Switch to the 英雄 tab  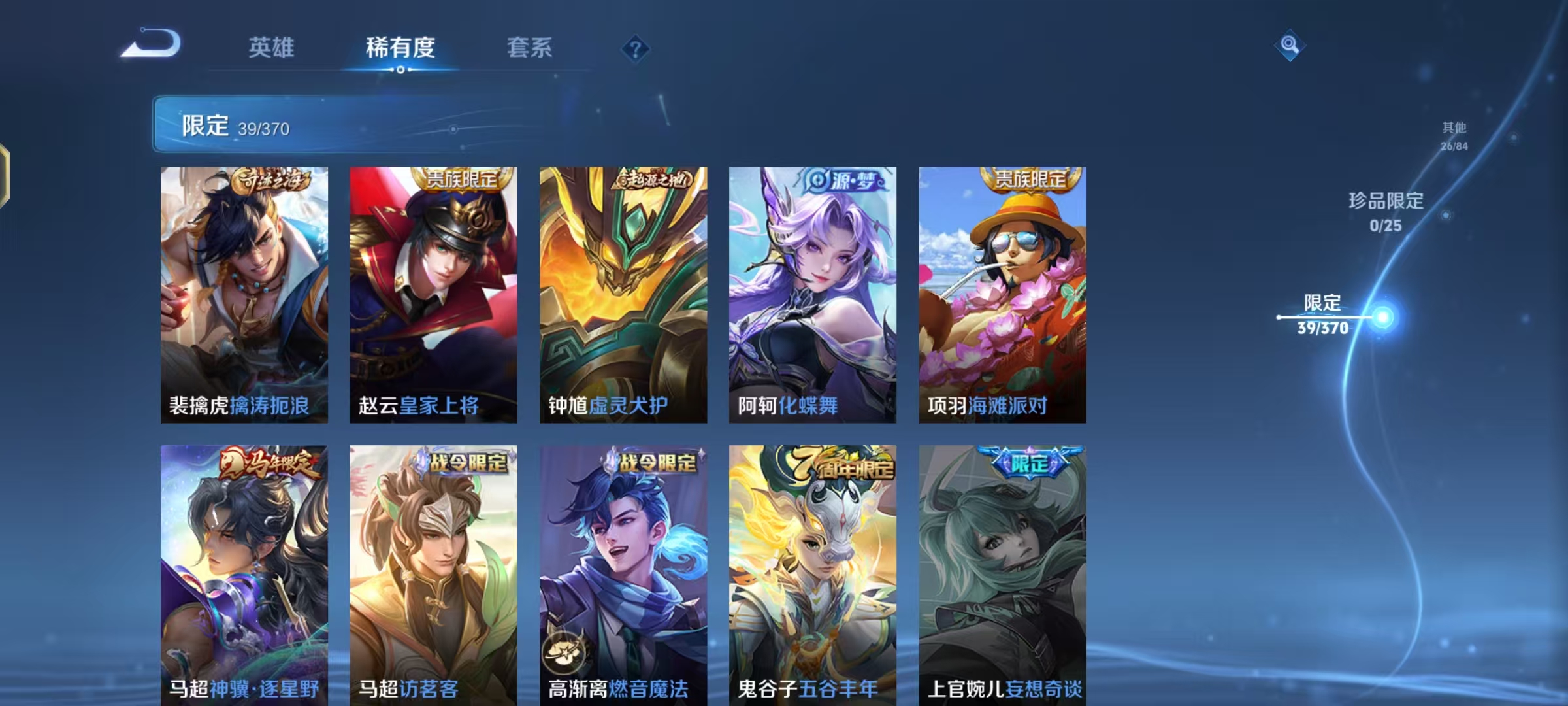coord(272,47)
